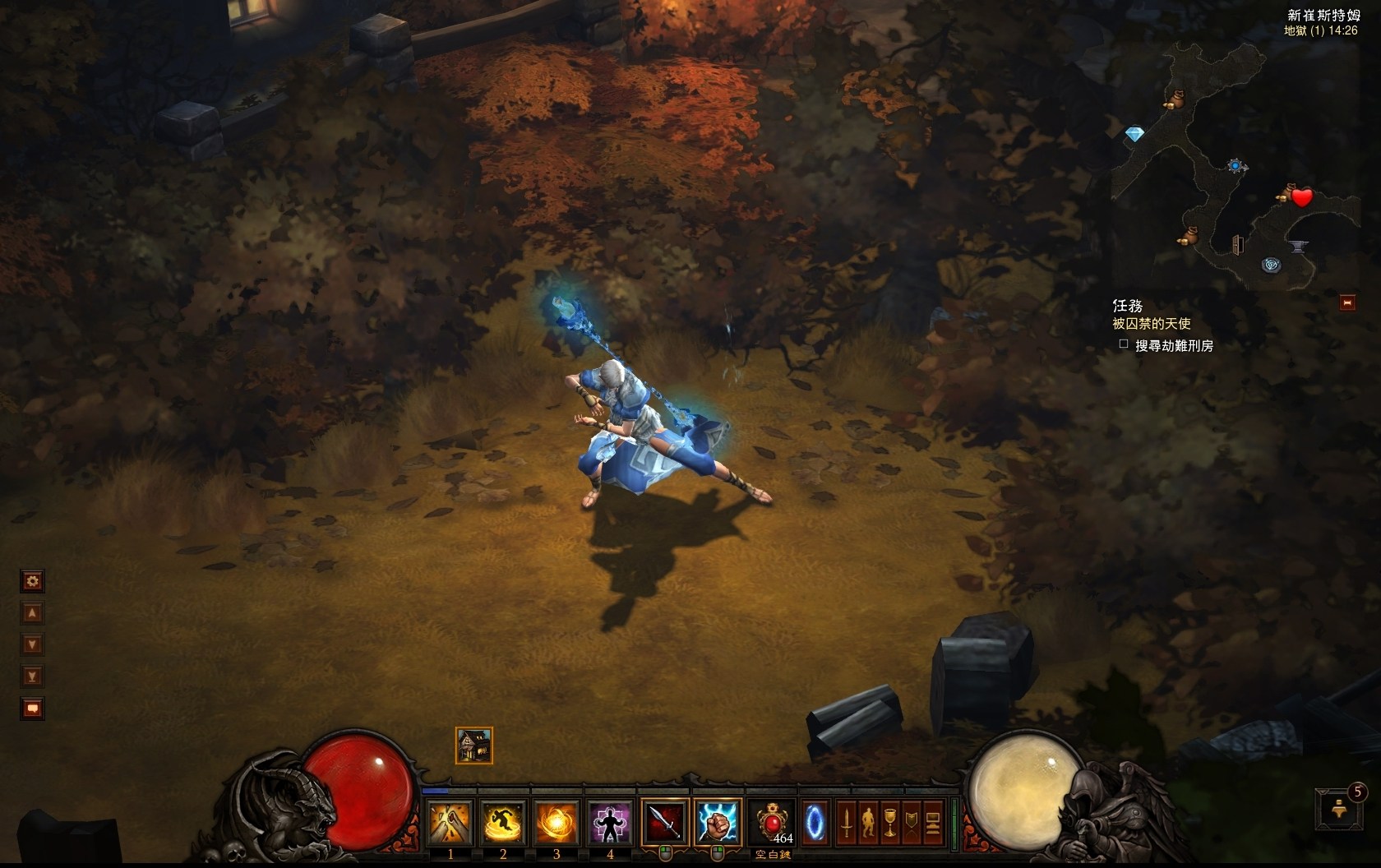Open the skills menu sword button
Screen dimensions: 1381x868
[x=847, y=822]
